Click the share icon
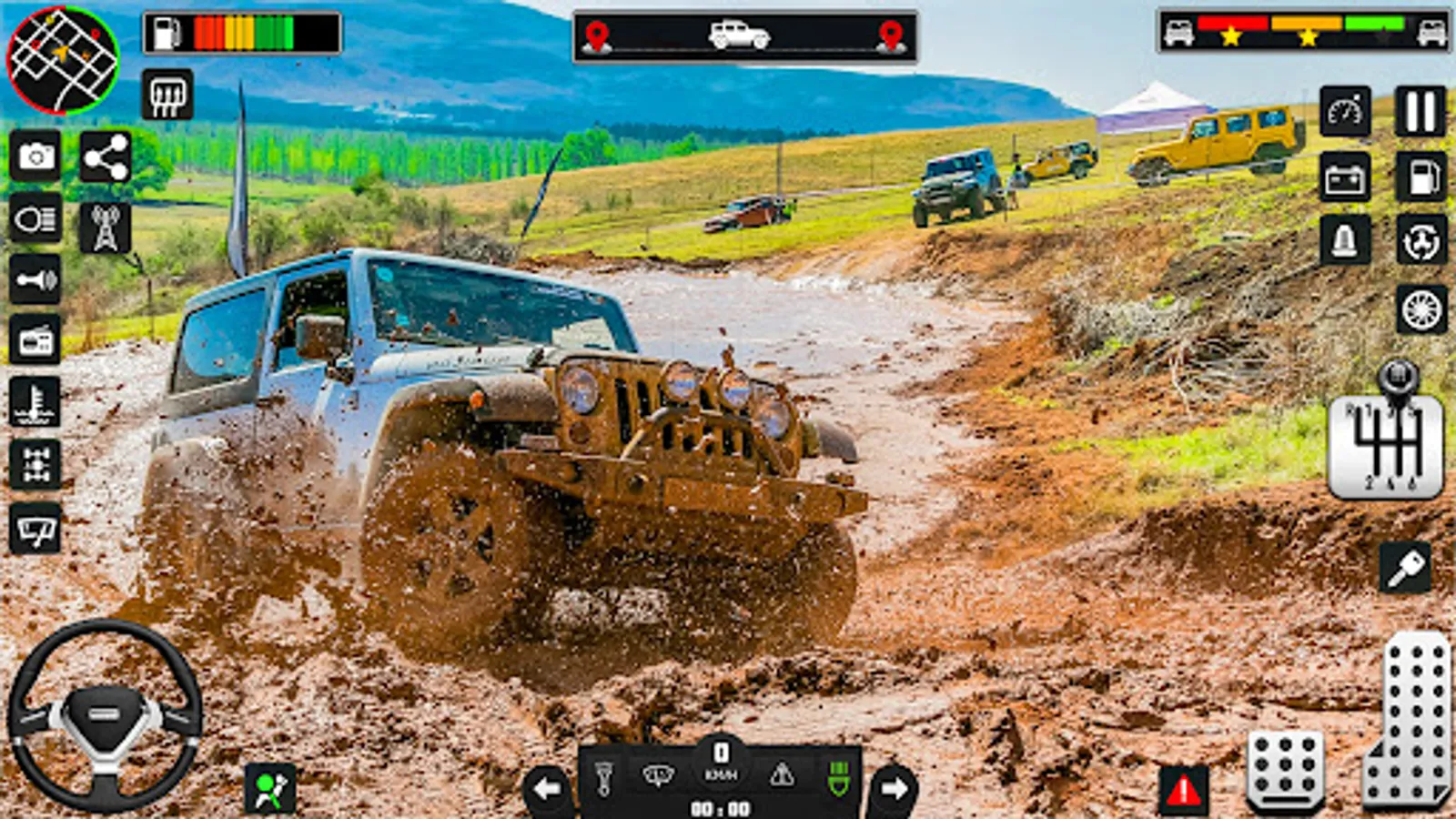The width and height of the screenshot is (1456, 819). pos(106,157)
